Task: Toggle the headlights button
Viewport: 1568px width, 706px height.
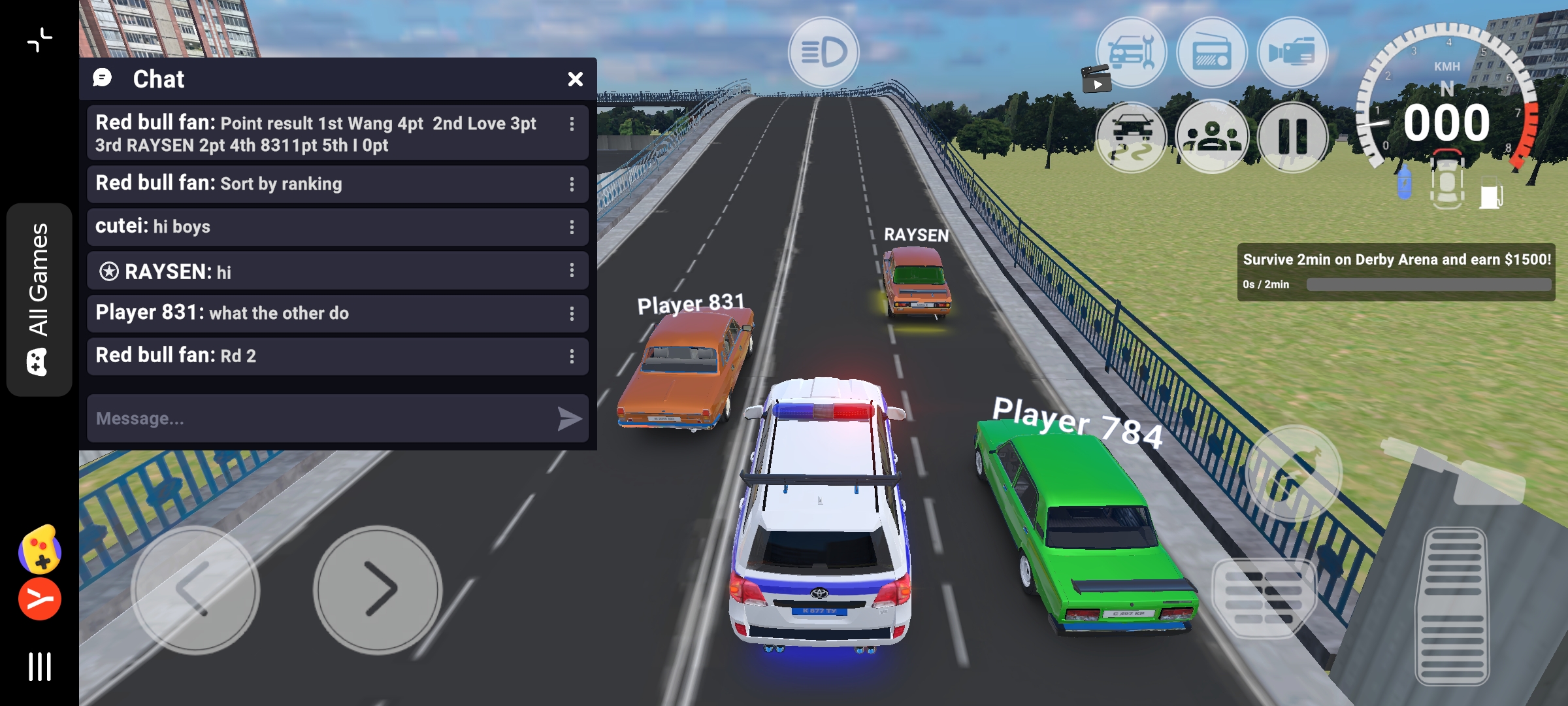Action: 823,52
